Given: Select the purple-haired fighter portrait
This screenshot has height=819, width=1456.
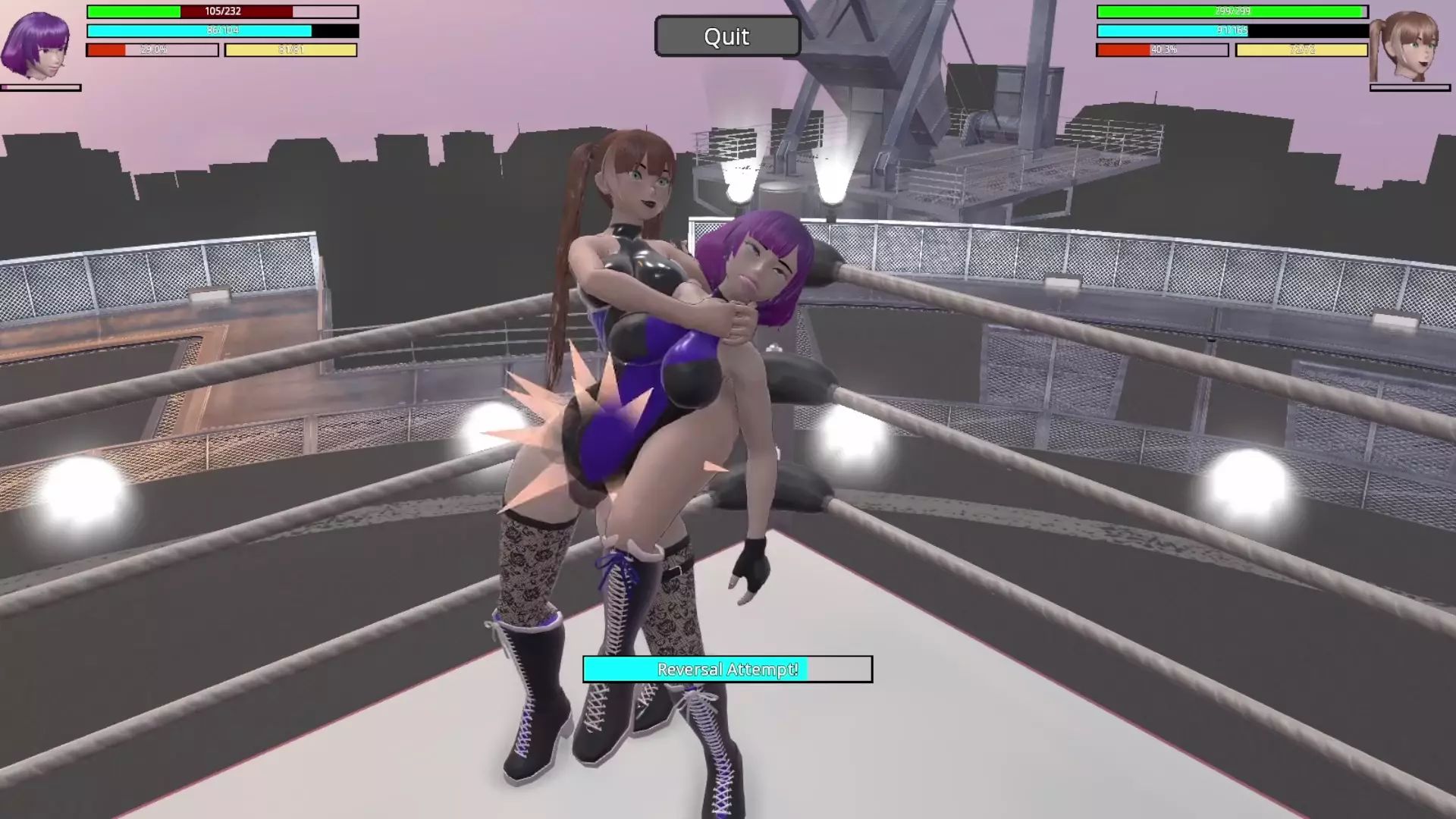Looking at the screenshot, I should pyautogui.click(x=36, y=44).
